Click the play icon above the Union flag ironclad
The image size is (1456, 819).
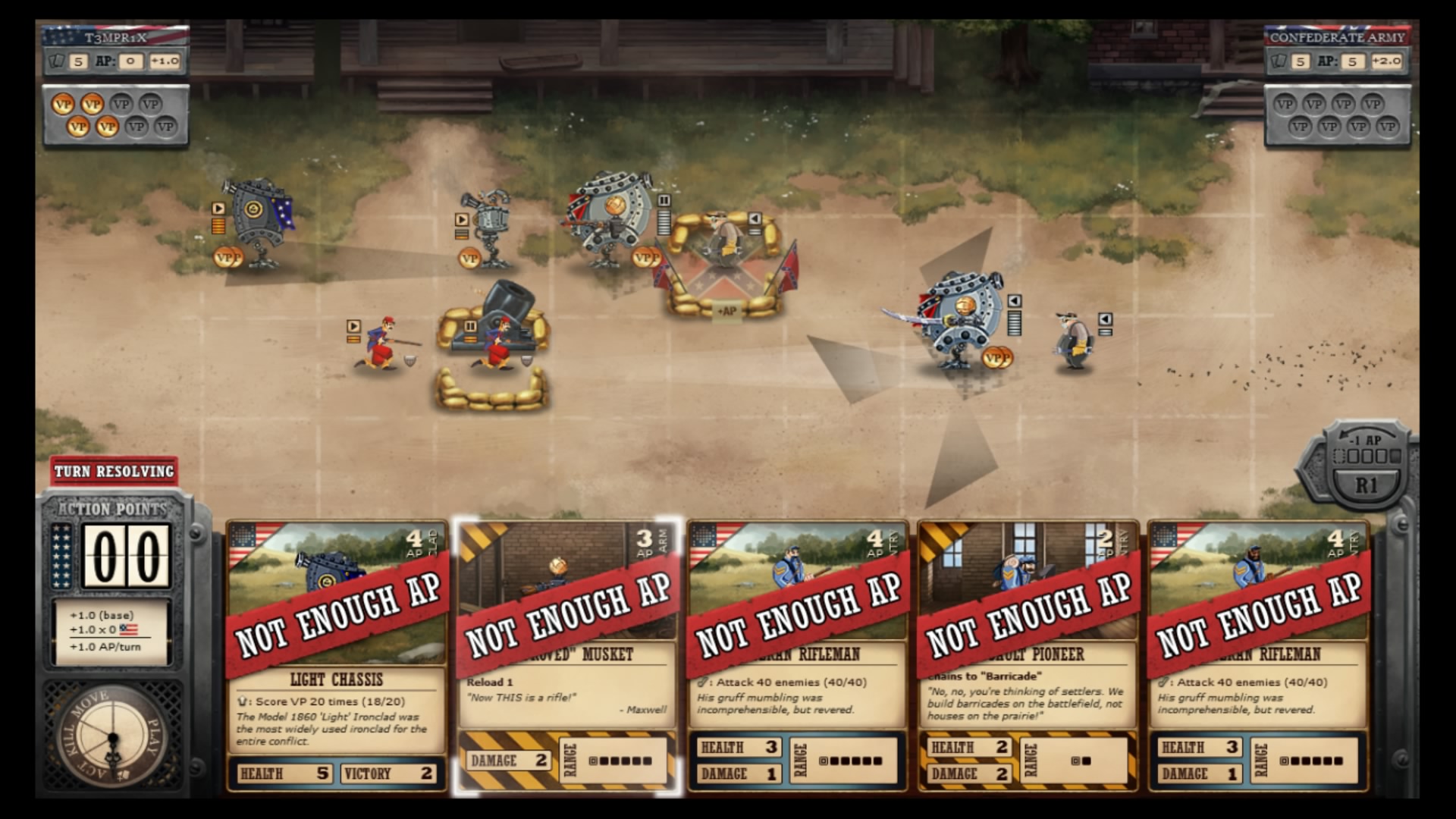pyautogui.click(x=218, y=209)
